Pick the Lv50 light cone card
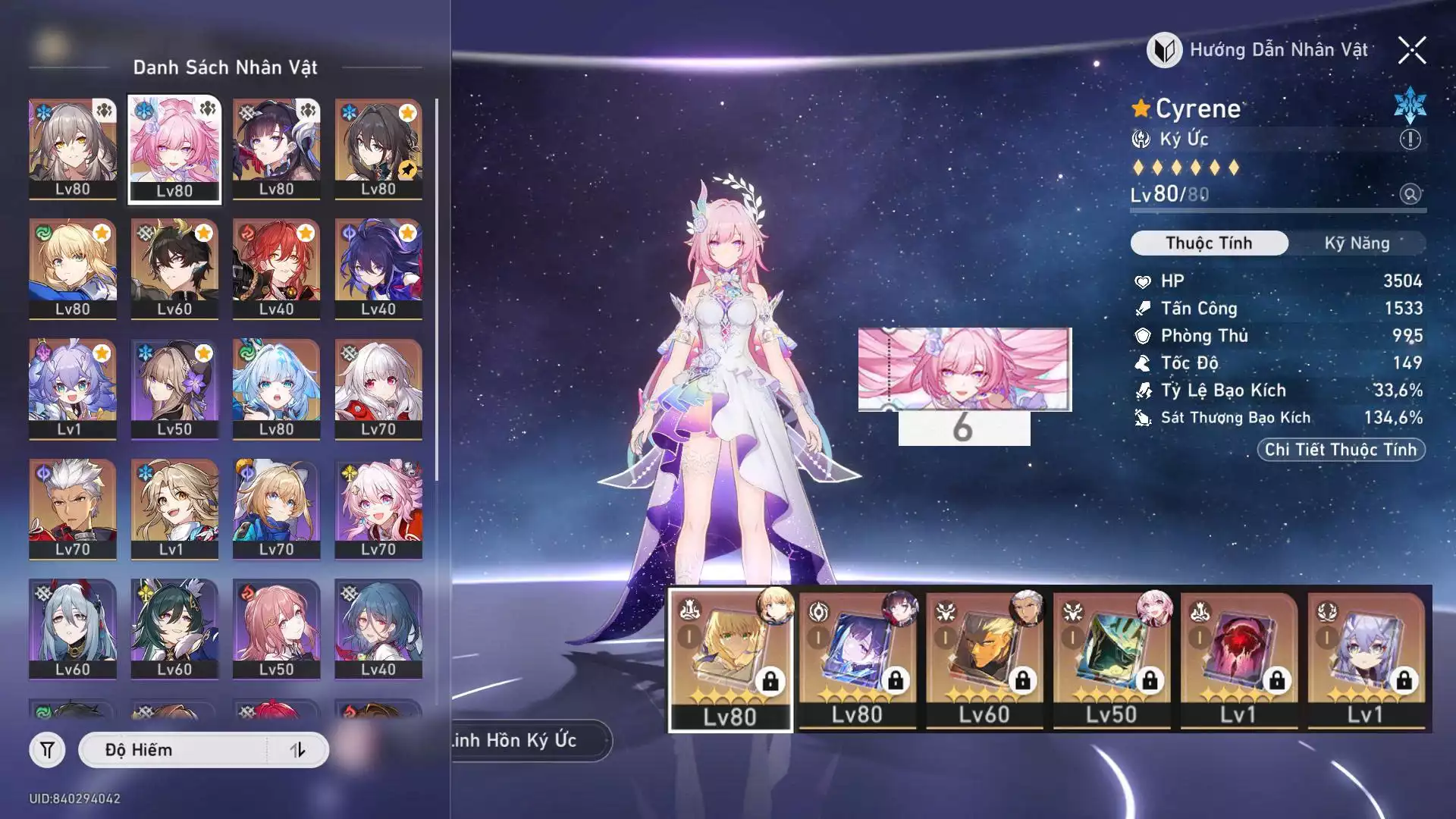Viewport: 1456px width, 819px height. pos(1111,658)
